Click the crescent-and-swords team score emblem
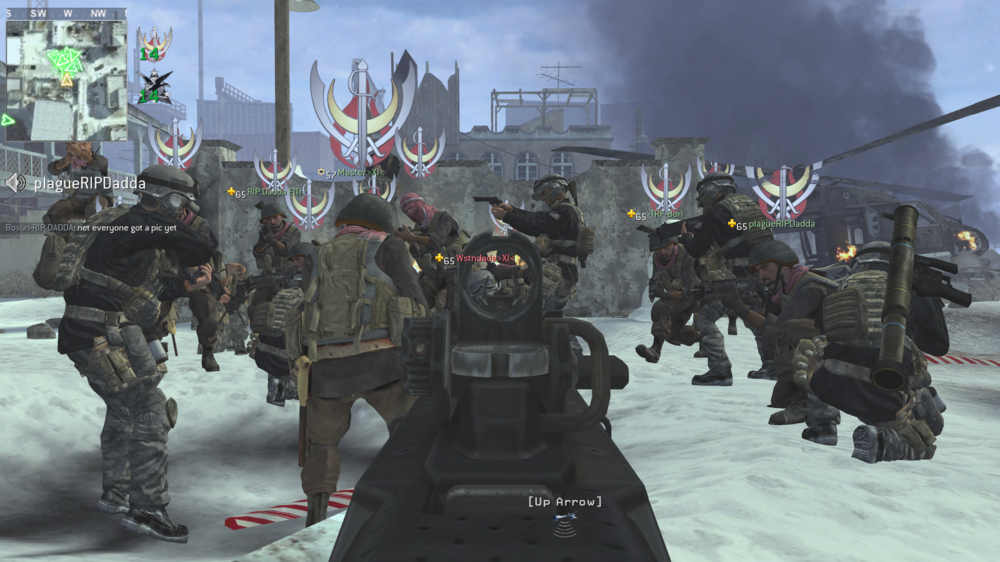 [155, 45]
